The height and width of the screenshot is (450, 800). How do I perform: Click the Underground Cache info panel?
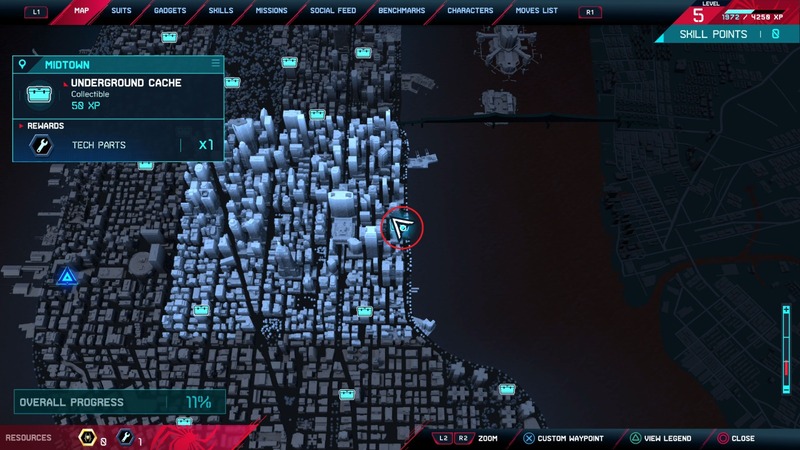pos(118,94)
